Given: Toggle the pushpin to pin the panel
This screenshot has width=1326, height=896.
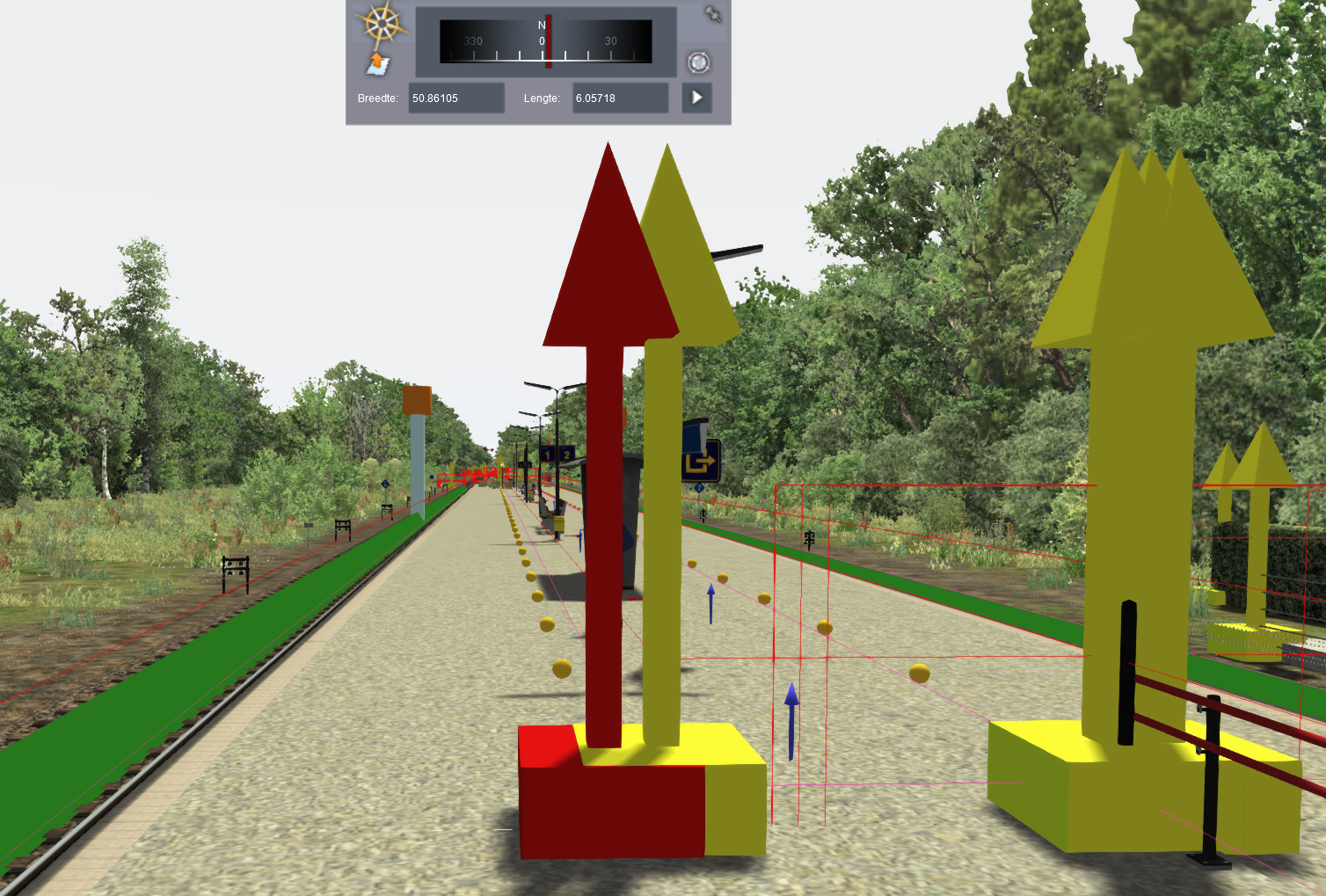Looking at the screenshot, I should 712,15.
